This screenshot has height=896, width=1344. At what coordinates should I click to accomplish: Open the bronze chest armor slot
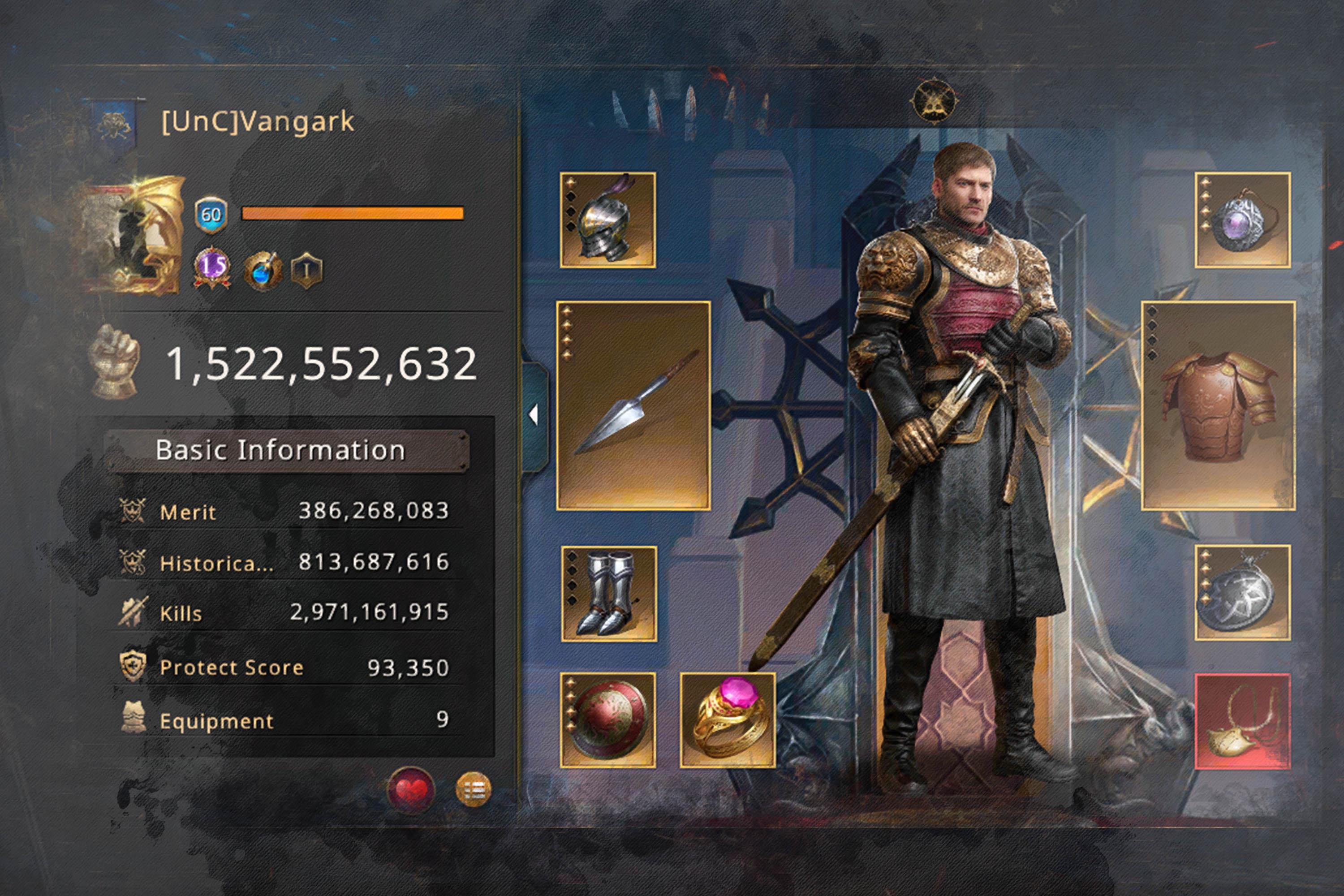click(x=1218, y=405)
